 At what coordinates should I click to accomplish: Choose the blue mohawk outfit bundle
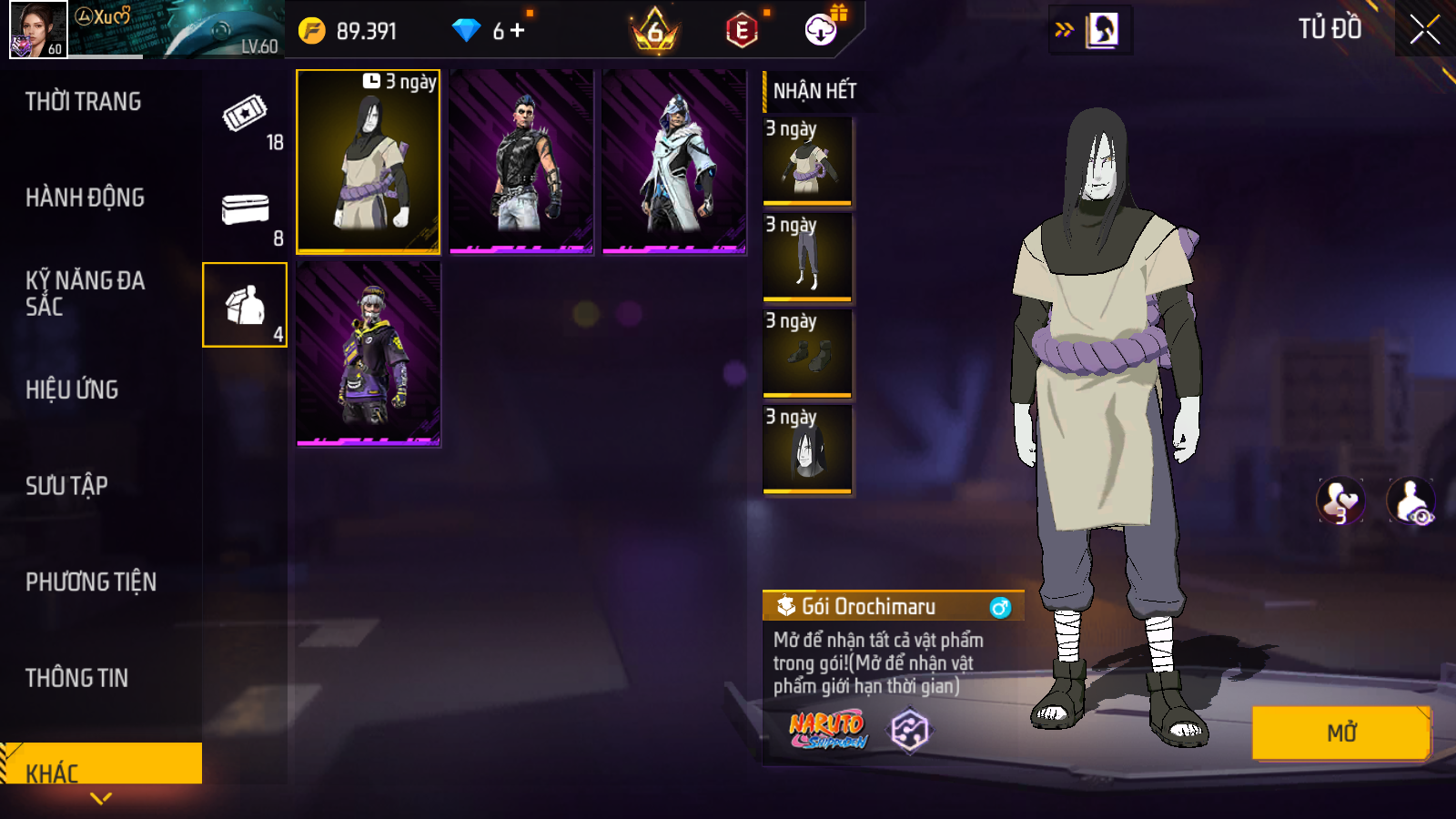tap(521, 161)
